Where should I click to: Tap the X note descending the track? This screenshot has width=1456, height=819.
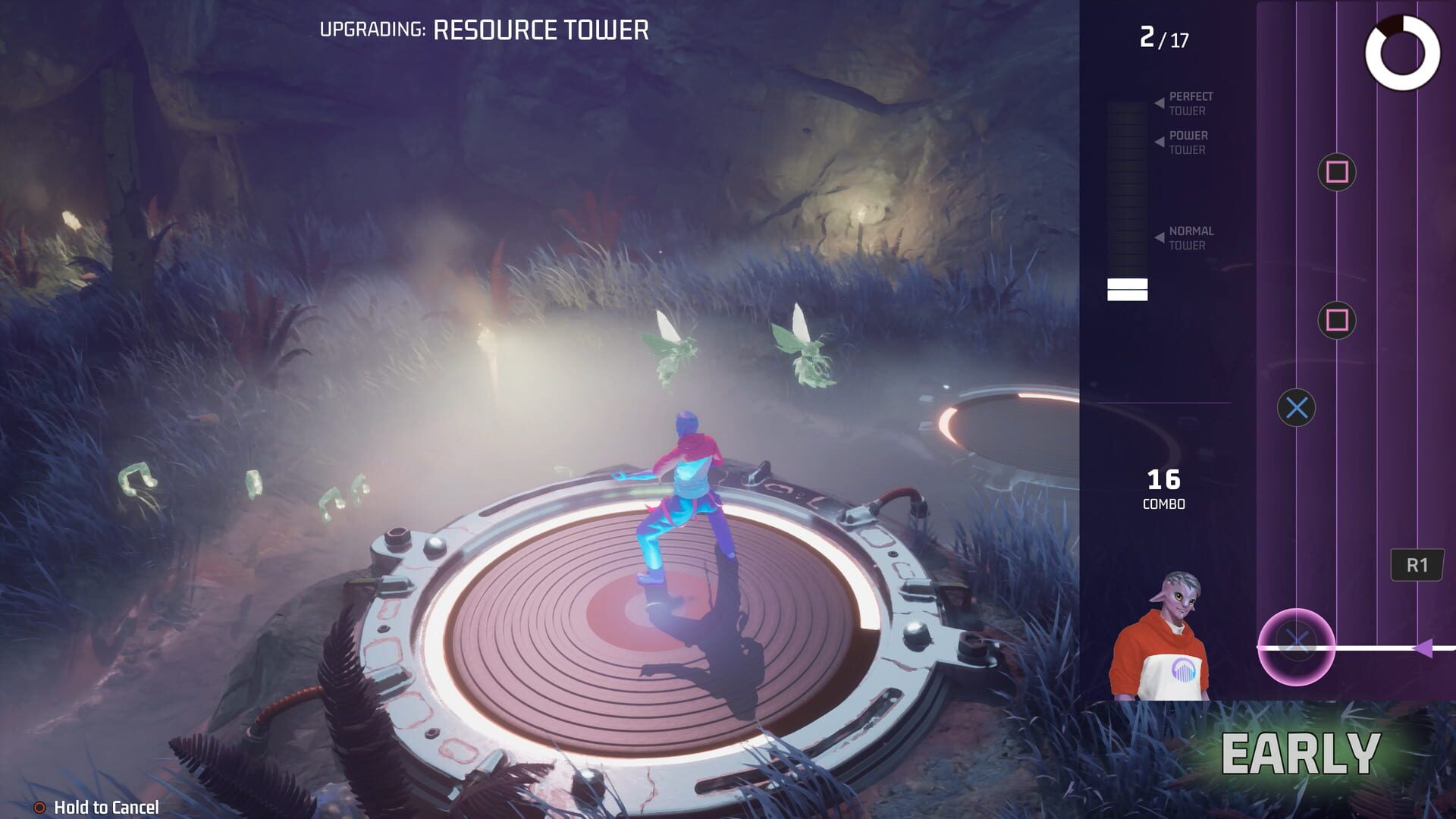click(1298, 406)
